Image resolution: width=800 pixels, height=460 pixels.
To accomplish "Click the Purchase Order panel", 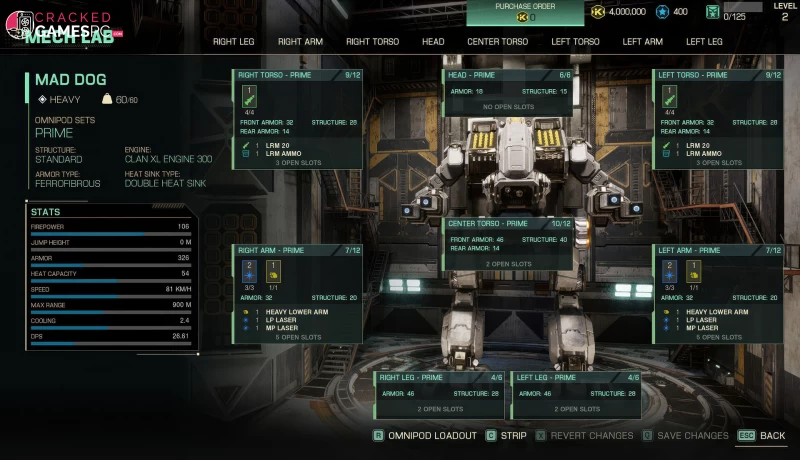I will point(525,12).
